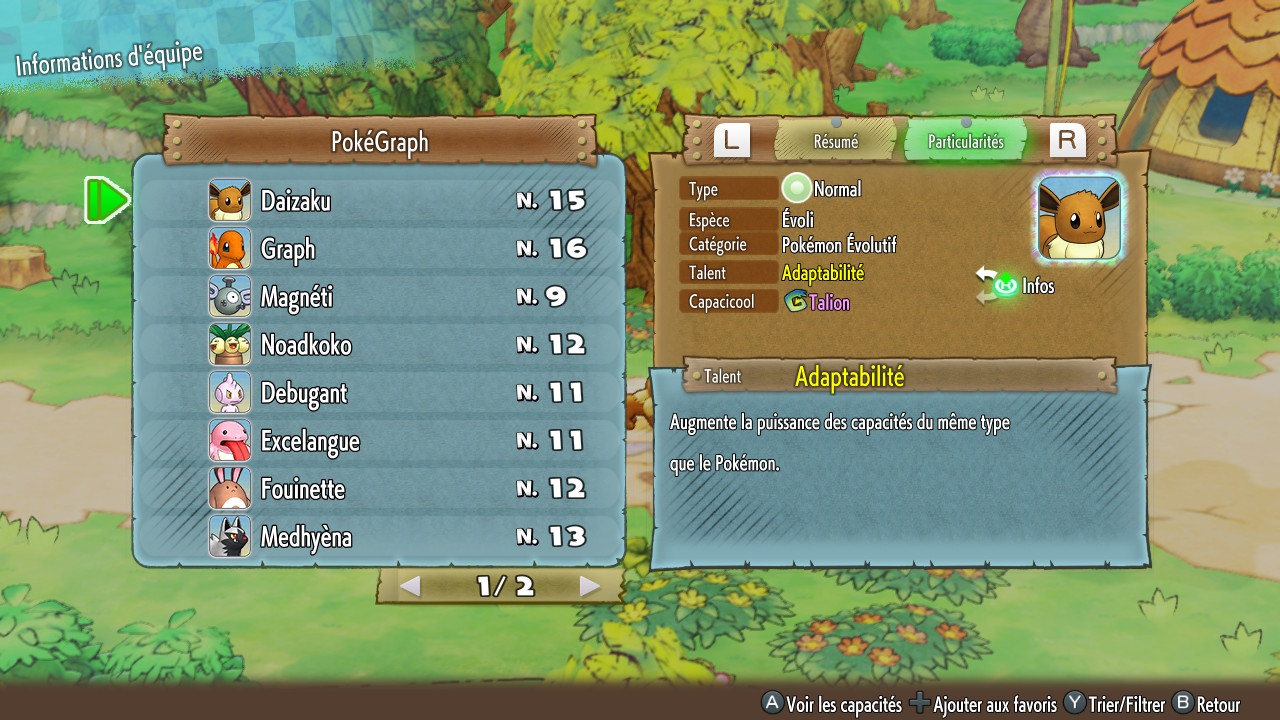Go to next page of team list
Image resolution: width=1280 pixels, height=720 pixels.
click(x=590, y=587)
